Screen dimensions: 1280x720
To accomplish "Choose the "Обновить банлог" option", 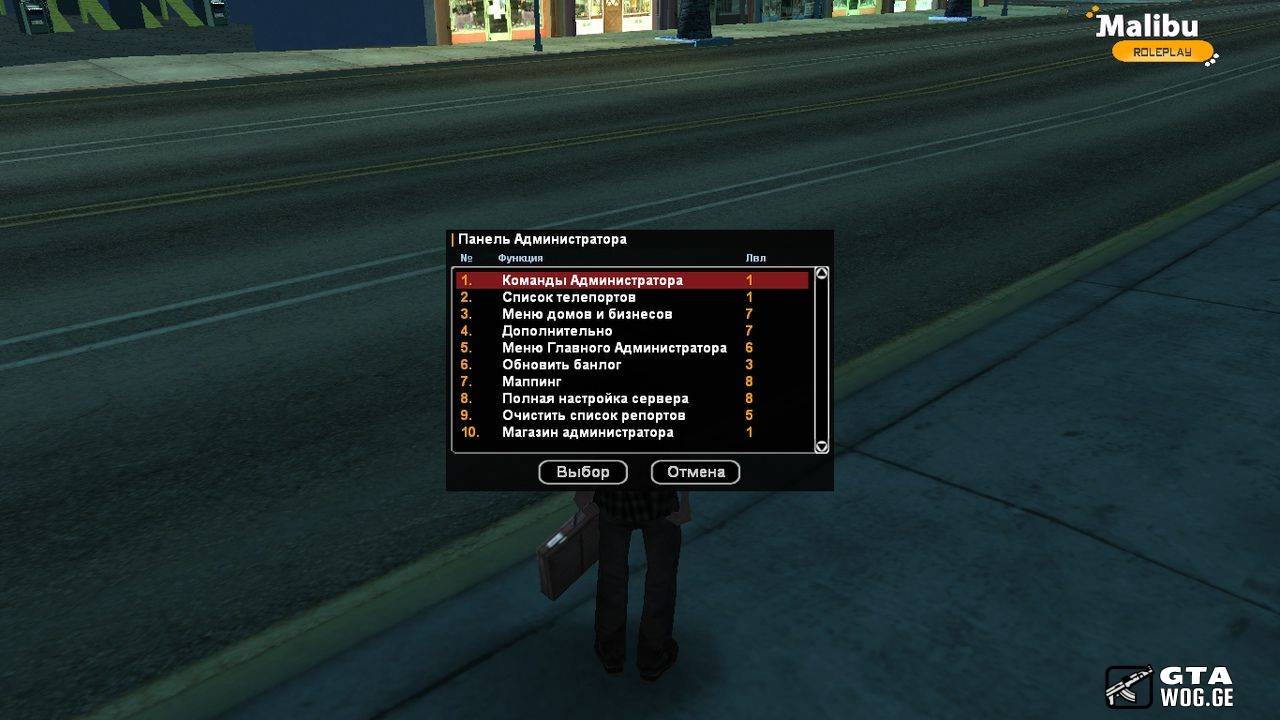I will coord(562,365).
